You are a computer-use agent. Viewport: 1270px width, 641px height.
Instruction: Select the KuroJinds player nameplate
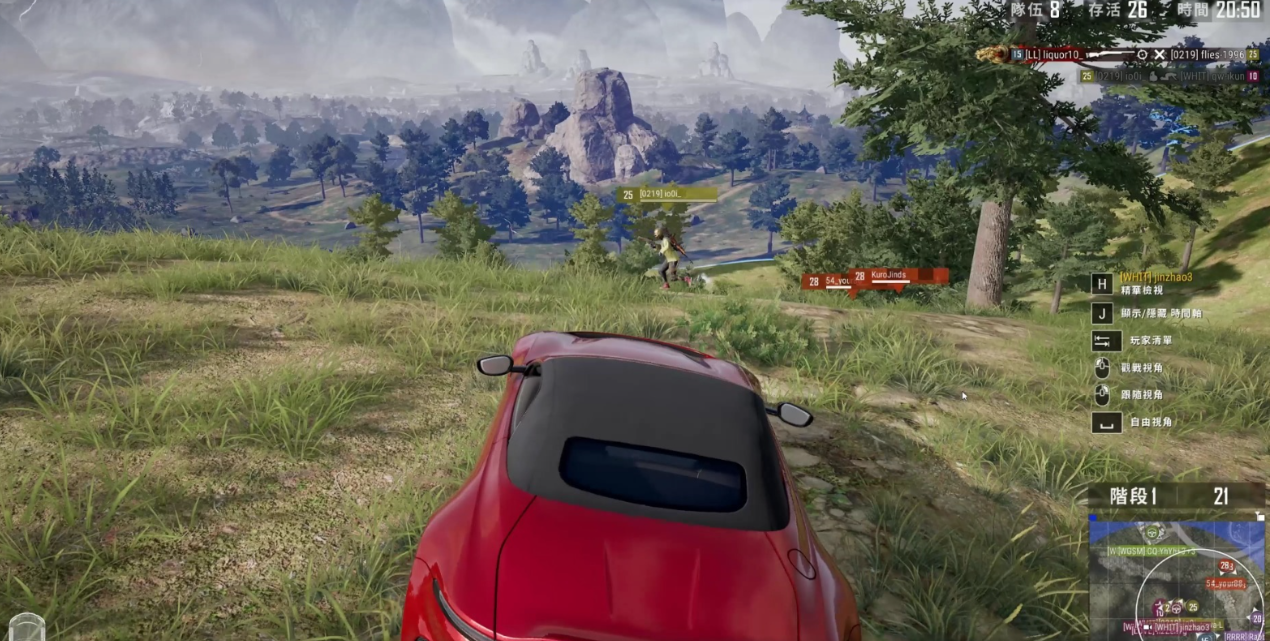point(898,275)
